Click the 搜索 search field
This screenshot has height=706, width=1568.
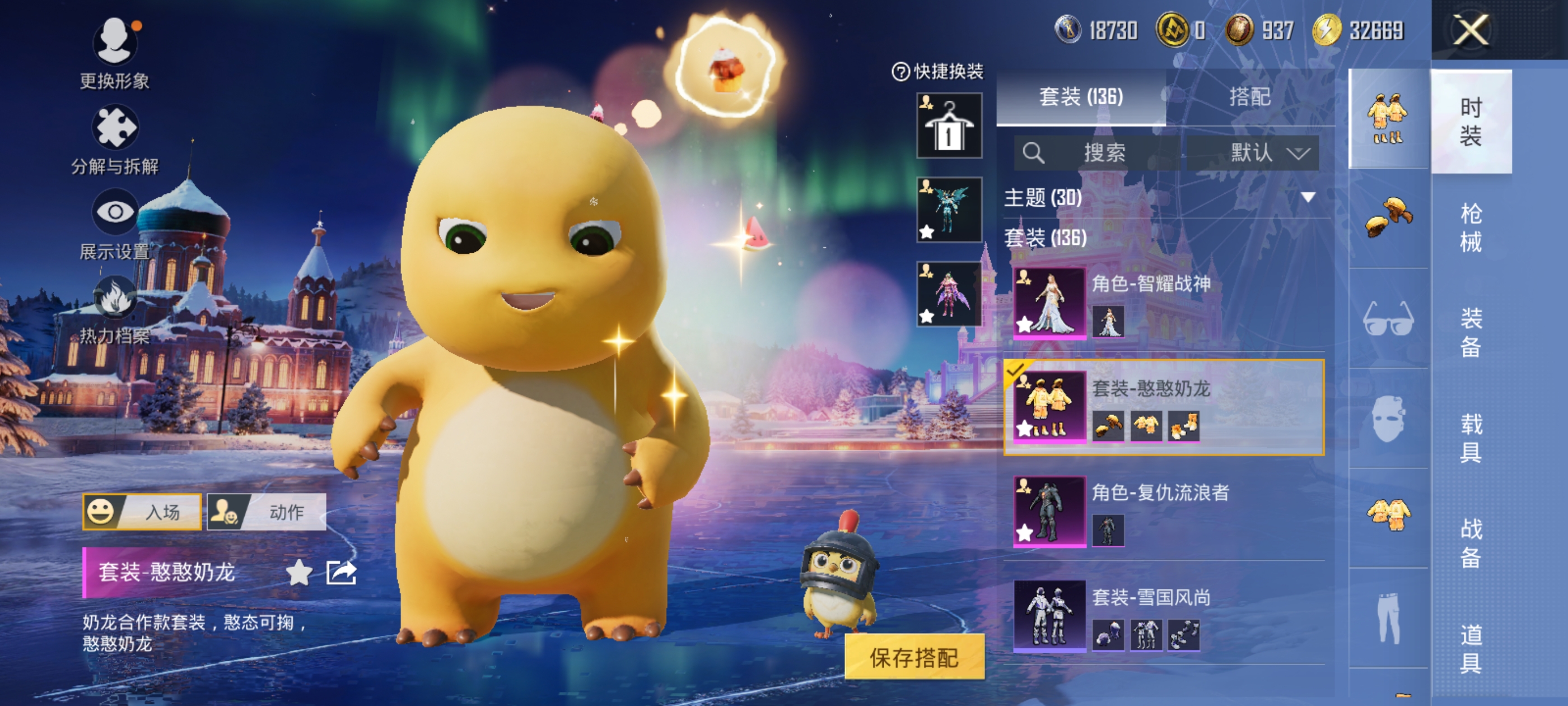[x=1096, y=152]
